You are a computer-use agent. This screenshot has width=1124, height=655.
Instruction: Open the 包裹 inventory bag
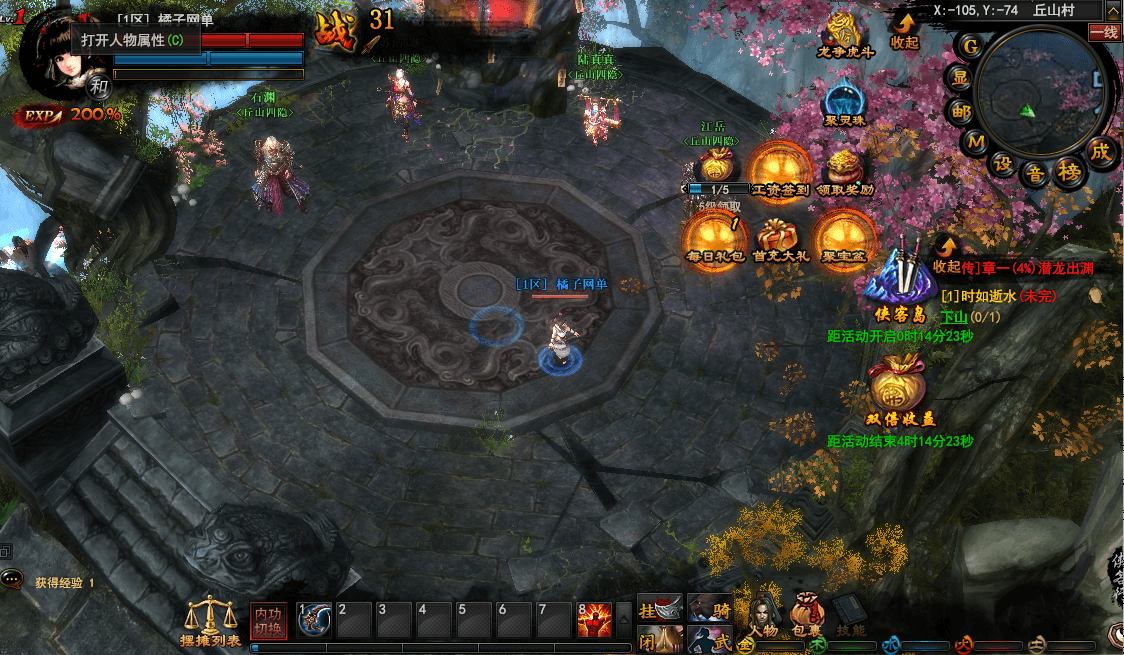pos(808,614)
